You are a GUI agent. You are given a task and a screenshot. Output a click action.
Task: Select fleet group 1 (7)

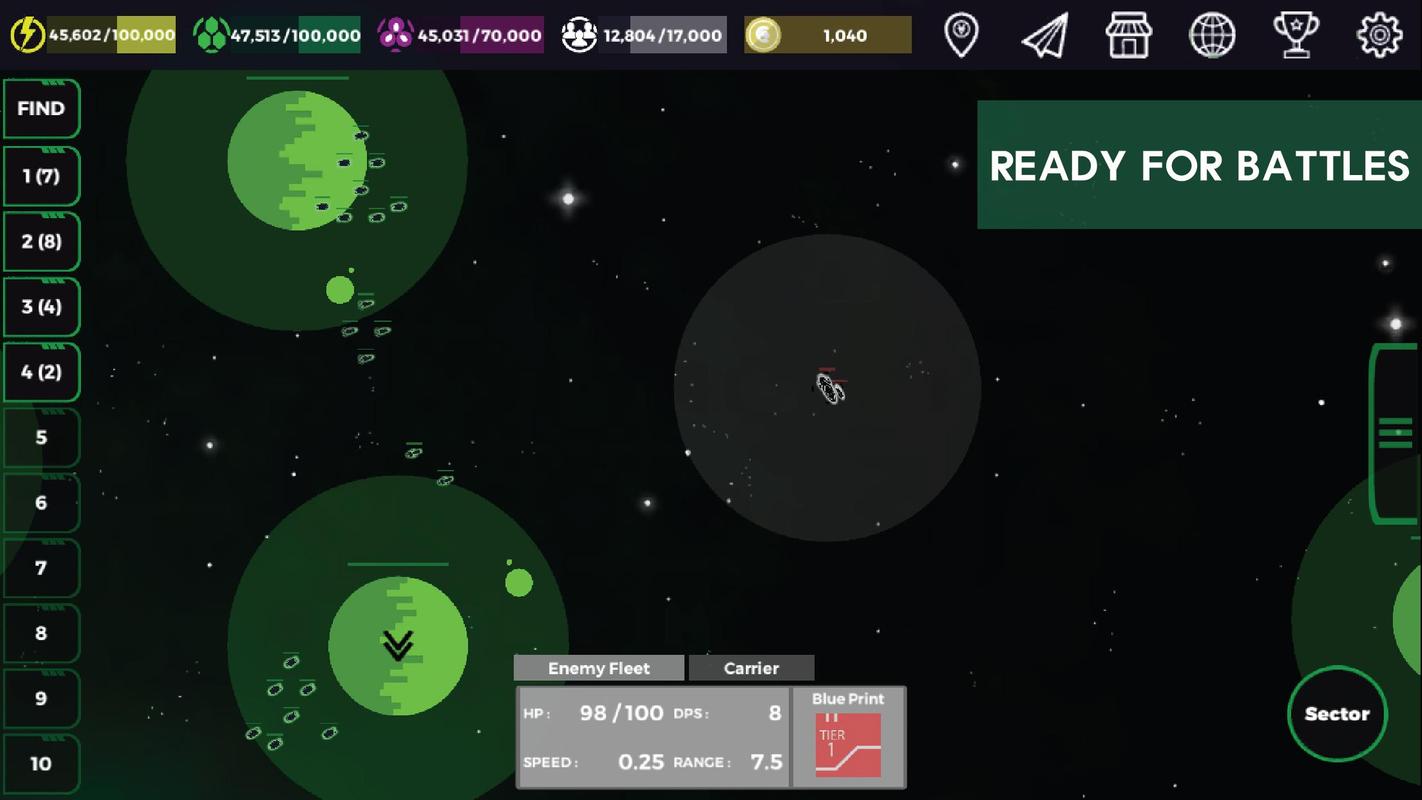[41, 176]
